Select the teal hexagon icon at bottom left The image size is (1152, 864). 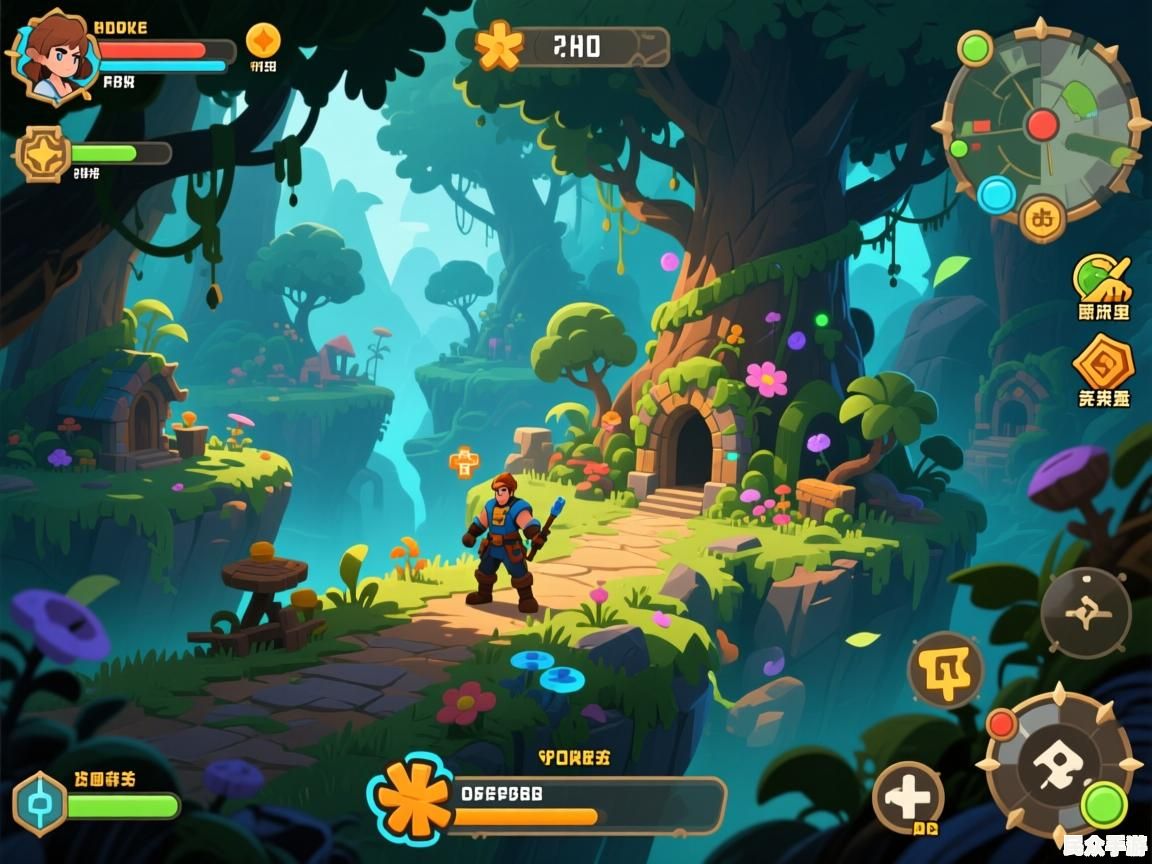coord(40,804)
